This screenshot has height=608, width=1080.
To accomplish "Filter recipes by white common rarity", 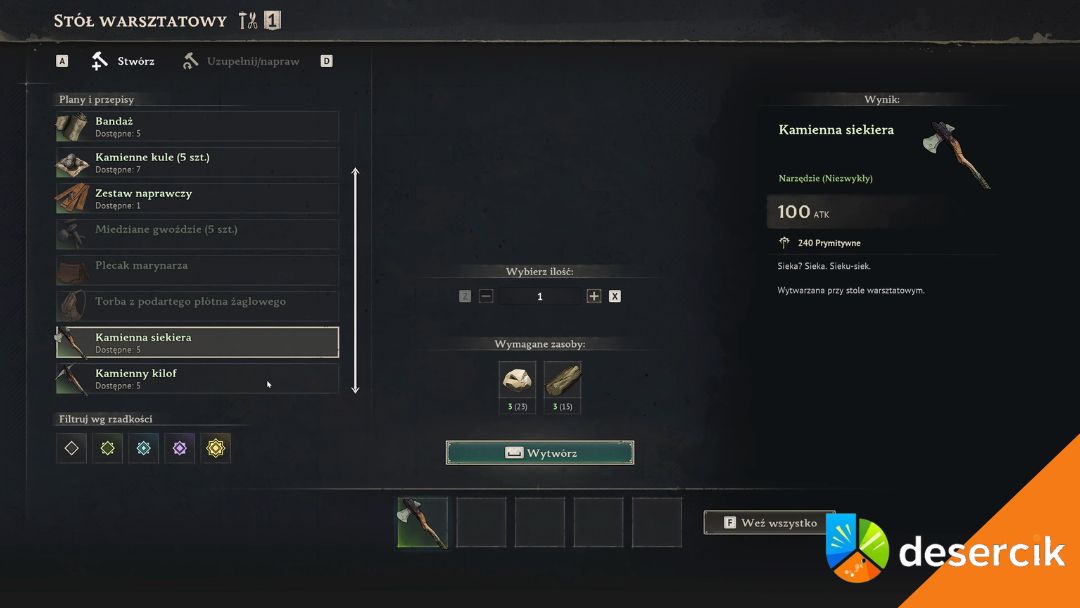I will pos(71,449).
